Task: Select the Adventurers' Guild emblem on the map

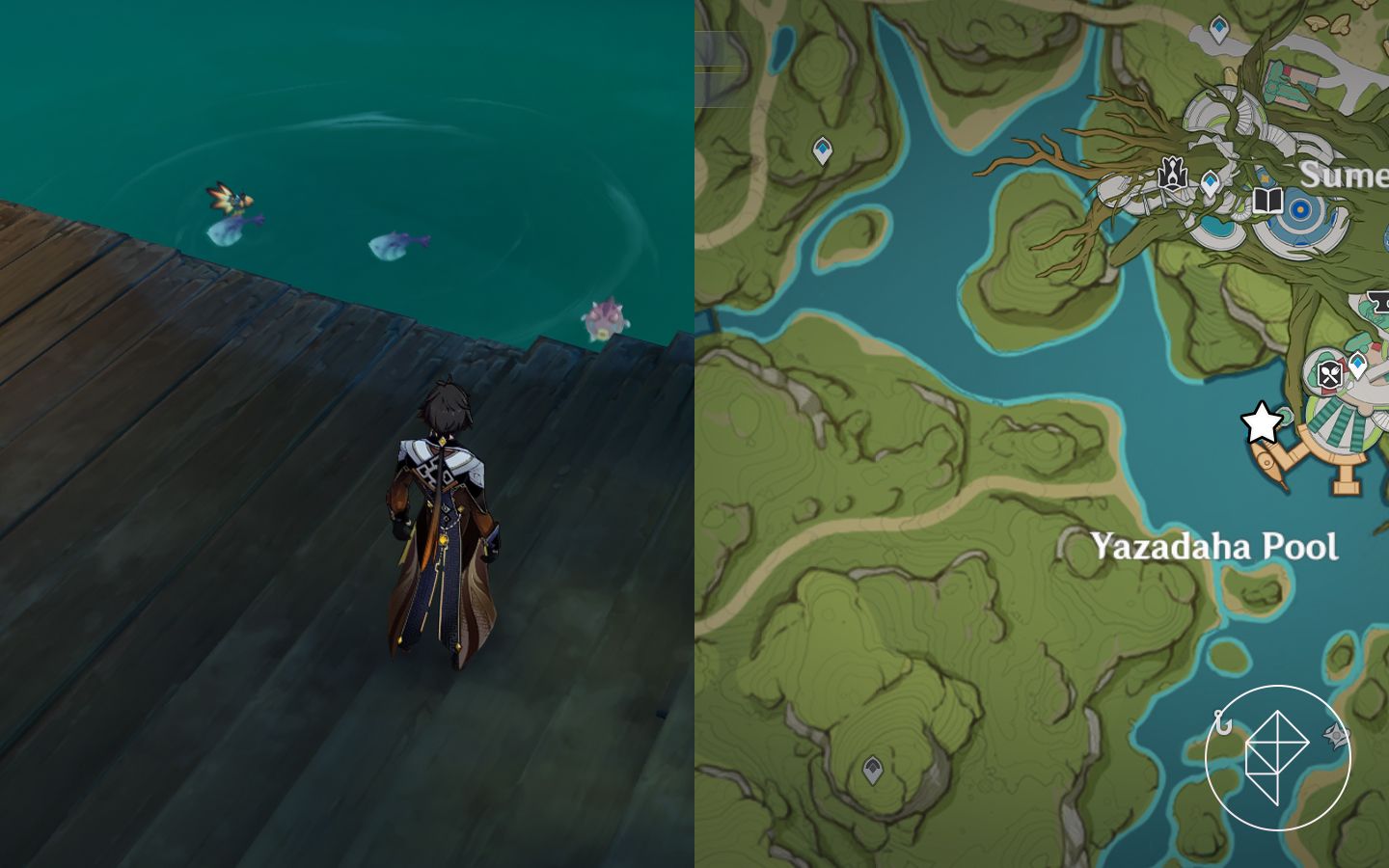Action: [1171, 173]
